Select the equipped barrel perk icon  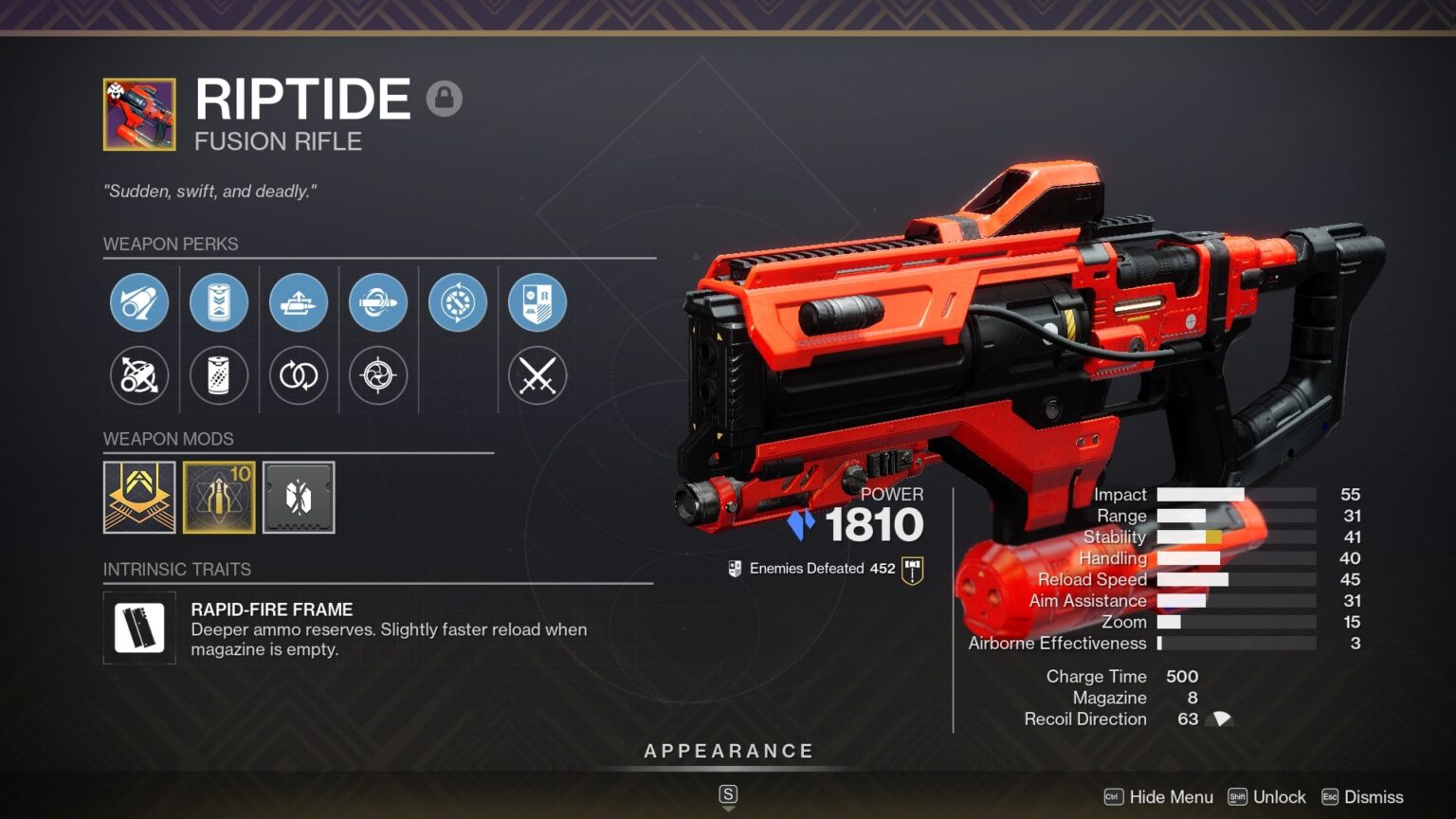click(139, 302)
